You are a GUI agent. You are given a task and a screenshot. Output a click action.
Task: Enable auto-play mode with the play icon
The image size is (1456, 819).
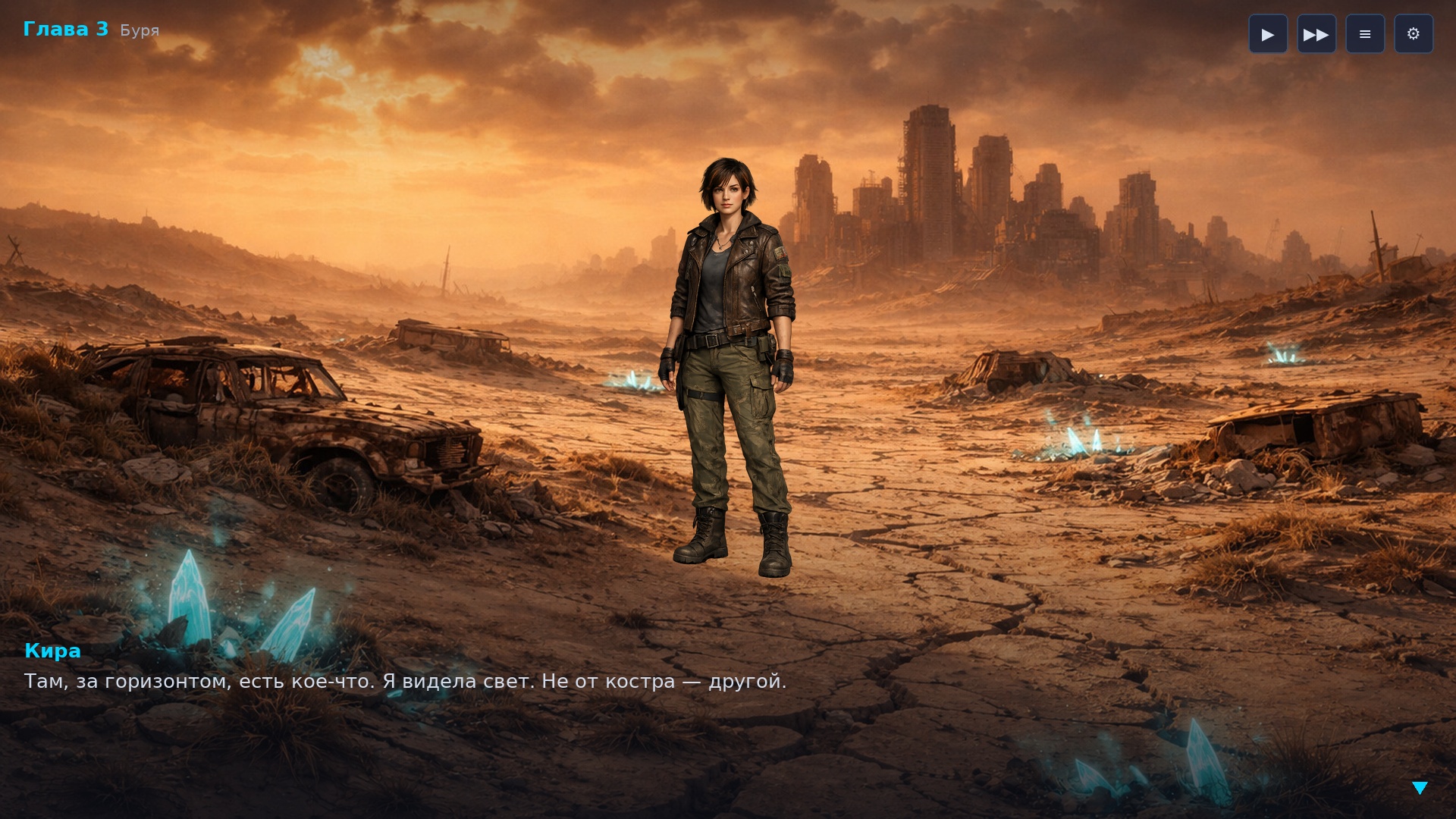click(1268, 33)
